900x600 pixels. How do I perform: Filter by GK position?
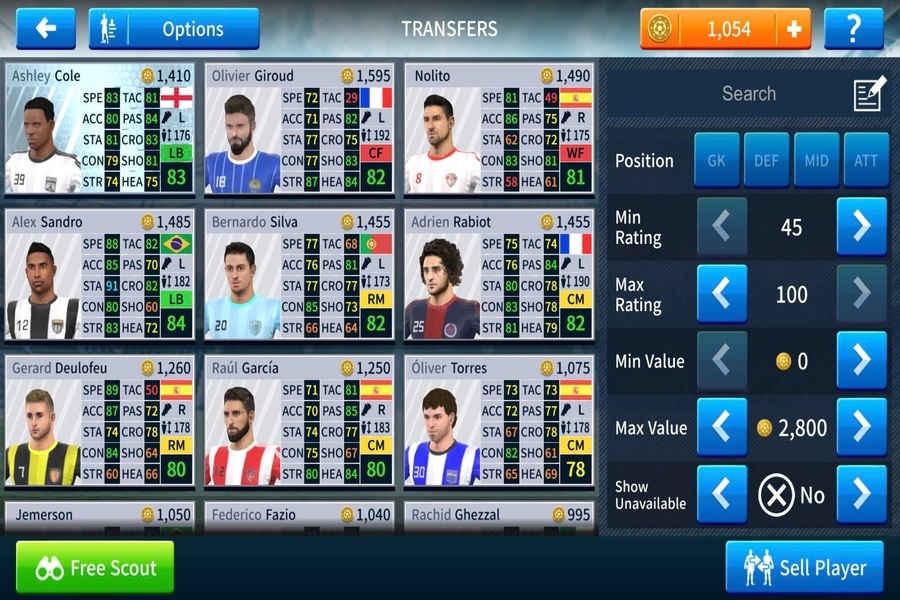click(x=717, y=160)
